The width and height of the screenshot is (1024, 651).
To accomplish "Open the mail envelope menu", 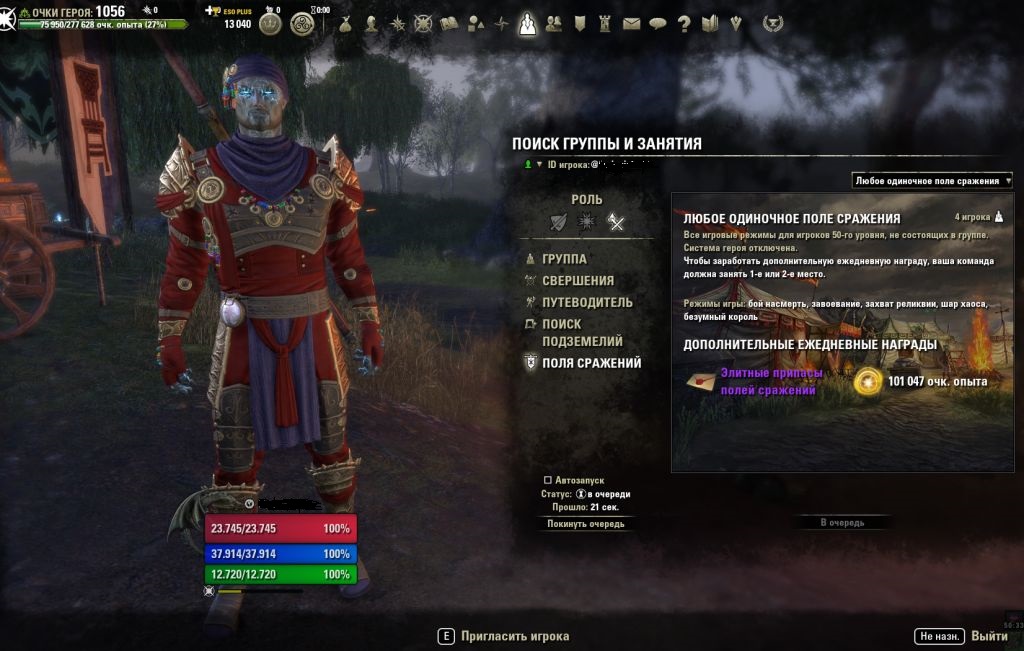I will tap(631, 23).
